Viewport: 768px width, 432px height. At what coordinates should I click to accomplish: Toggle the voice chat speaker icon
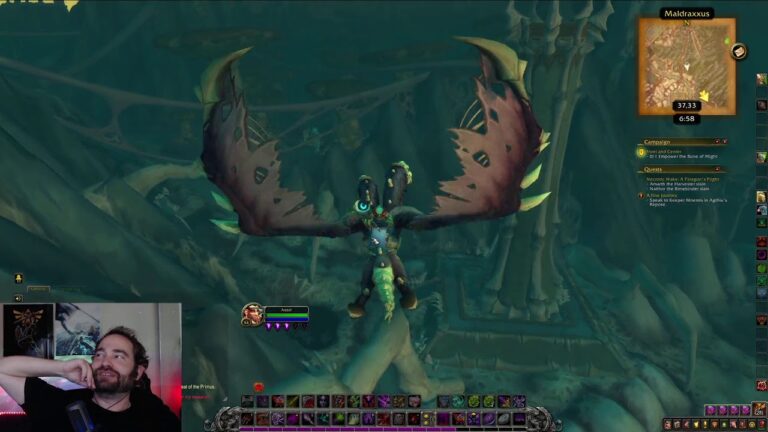(18, 298)
